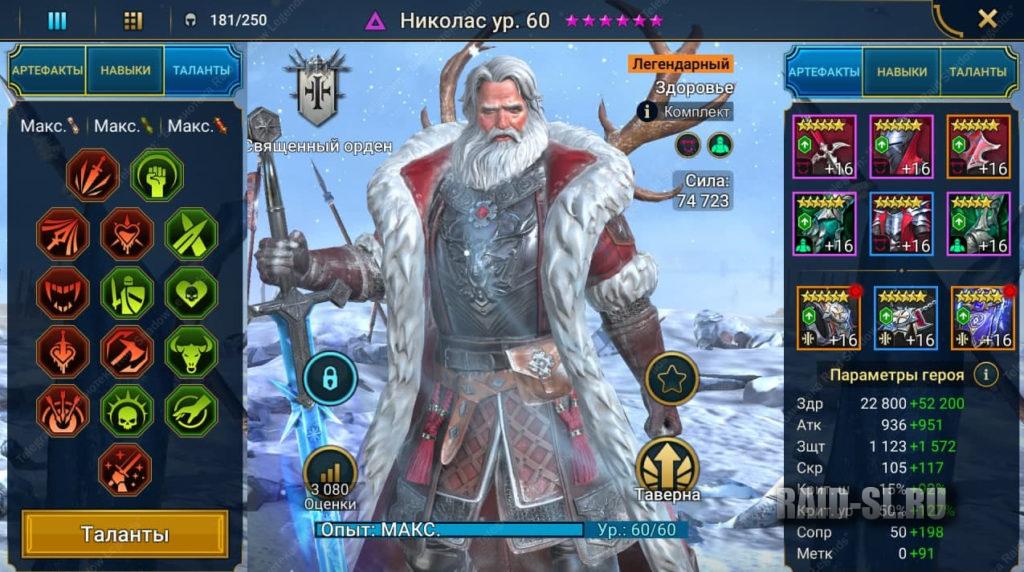Select the equipped weapon artifact slot

pyautogui.click(x=824, y=146)
